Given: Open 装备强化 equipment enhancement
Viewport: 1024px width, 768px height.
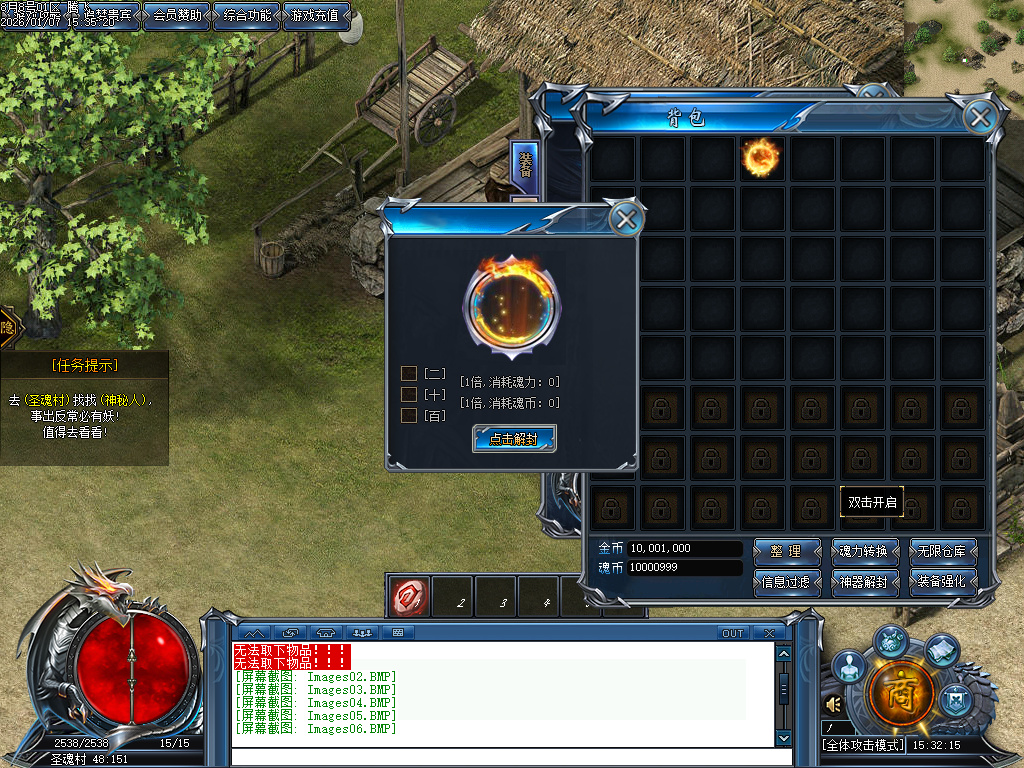Looking at the screenshot, I should [942, 581].
